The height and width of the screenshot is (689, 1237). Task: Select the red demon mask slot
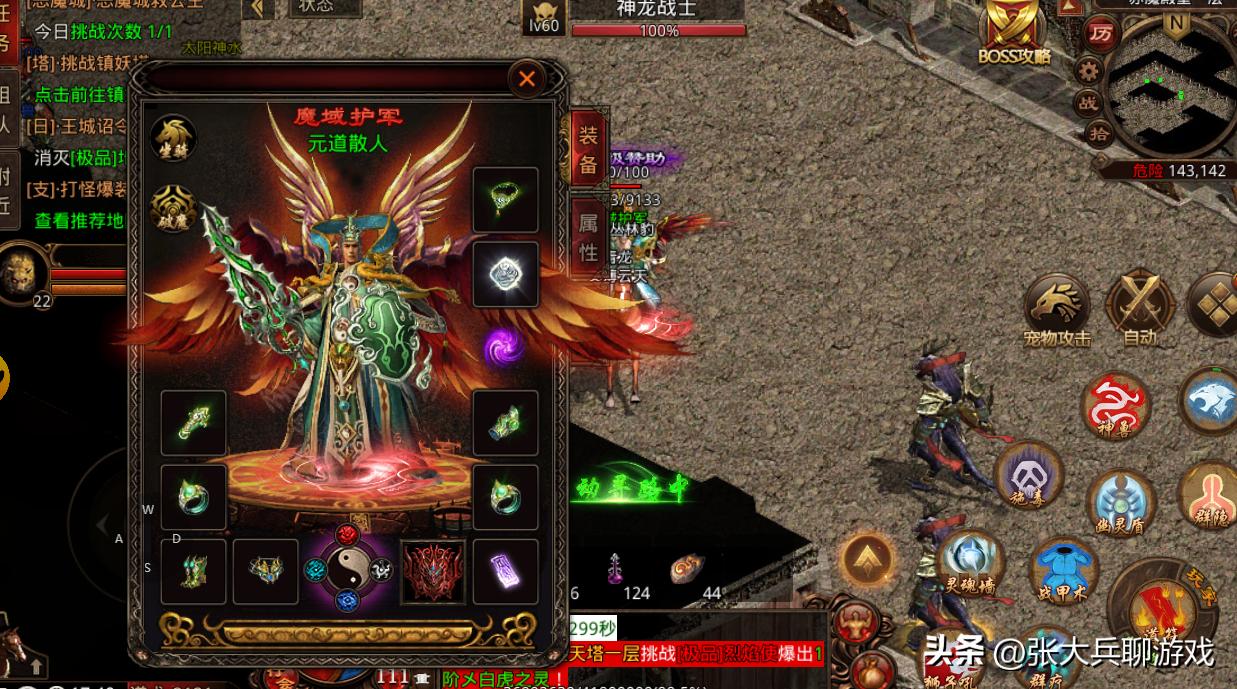[433, 572]
